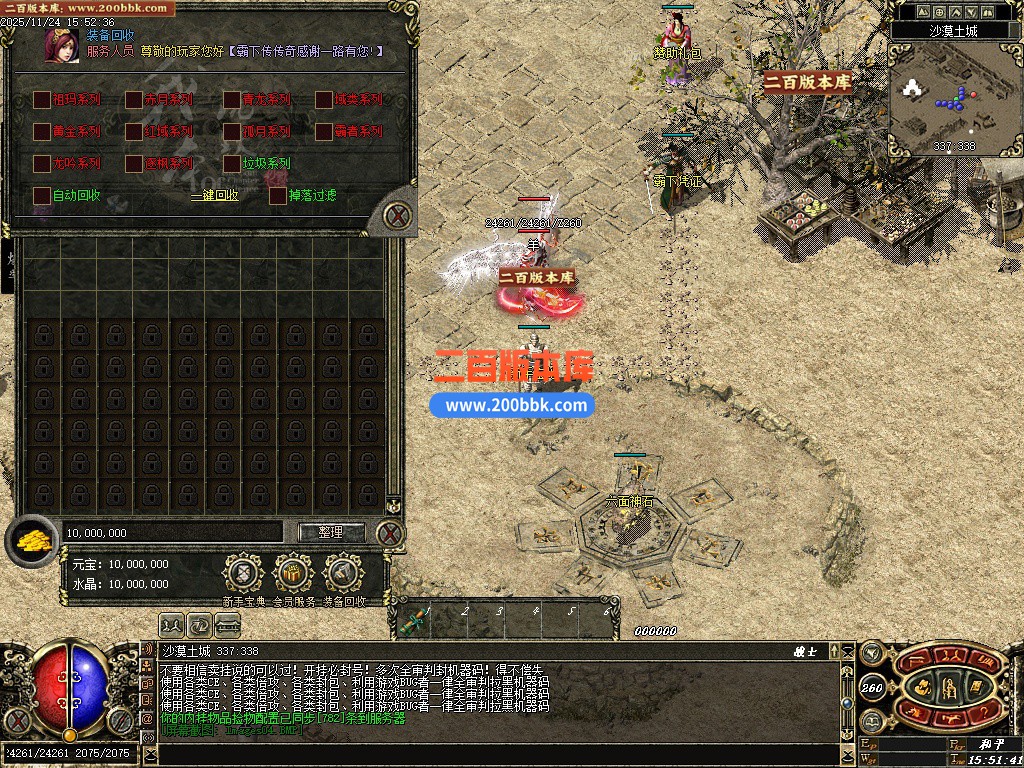Enable the 青龙系列 checkbox

232,100
